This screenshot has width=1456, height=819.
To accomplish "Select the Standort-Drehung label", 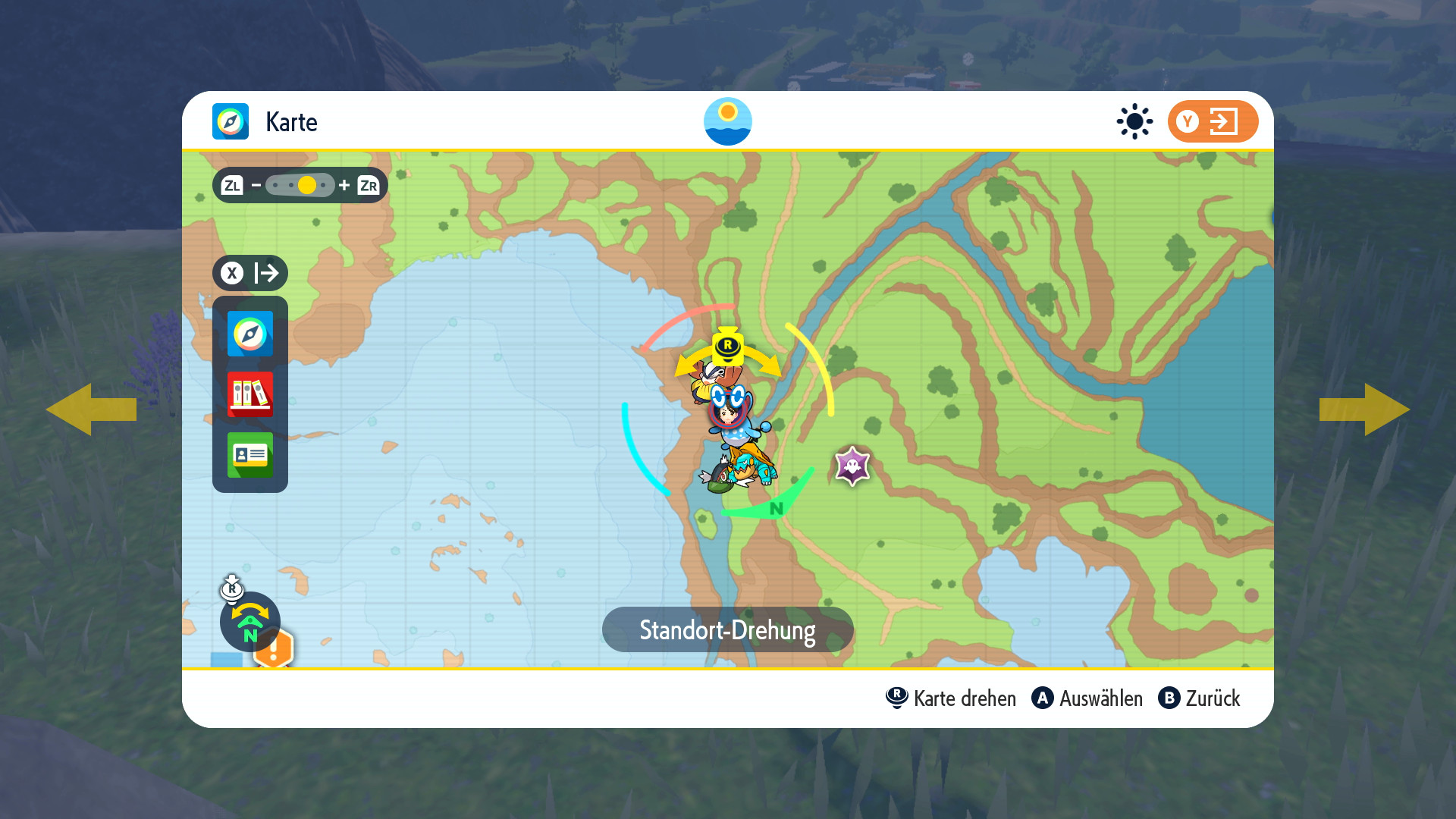I will point(727,629).
